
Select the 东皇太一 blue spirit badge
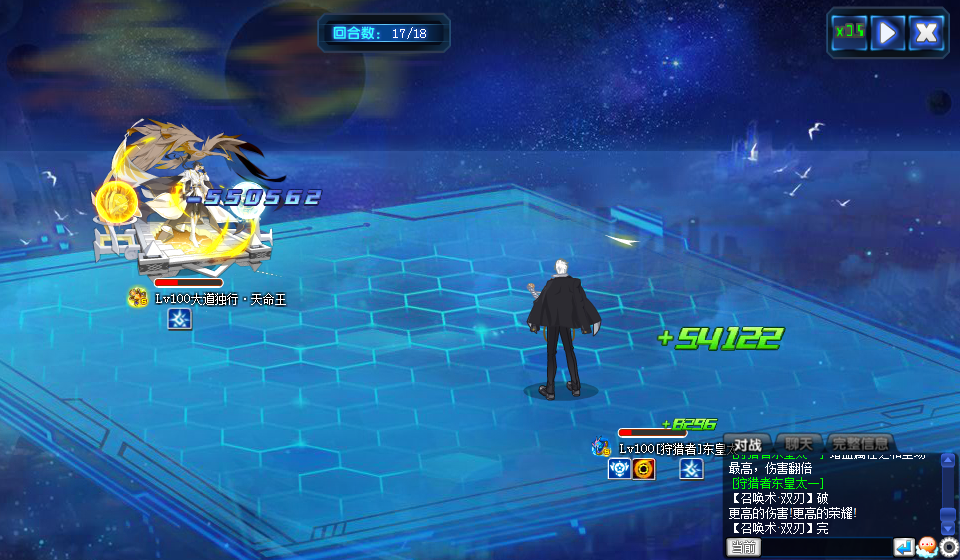tap(601, 448)
